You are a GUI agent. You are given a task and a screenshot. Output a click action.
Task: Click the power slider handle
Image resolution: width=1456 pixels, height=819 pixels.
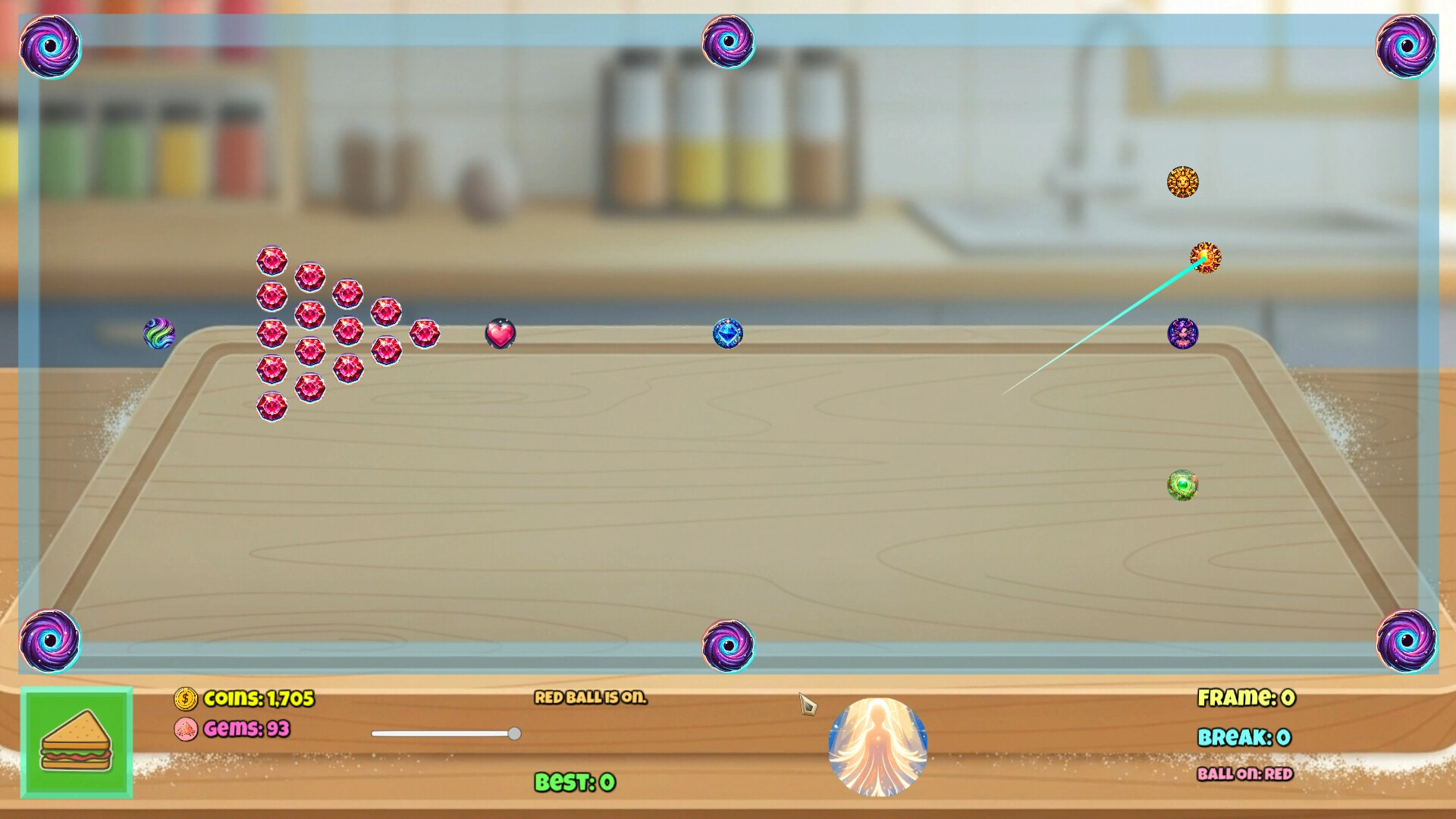click(516, 733)
